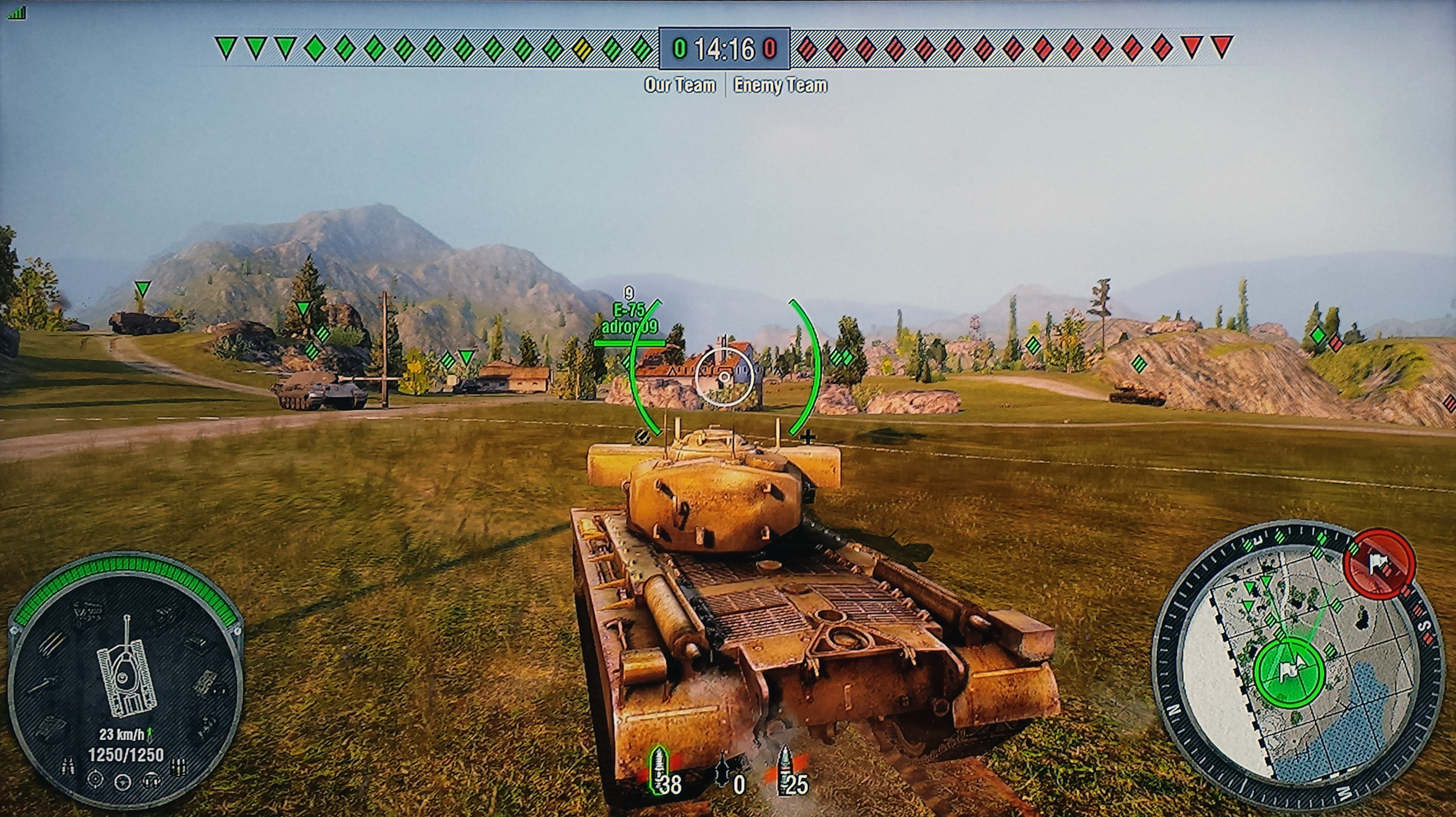
Task: Select the red enemy base flag marker
Action: pyautogui.click(x=1379, y=563)
